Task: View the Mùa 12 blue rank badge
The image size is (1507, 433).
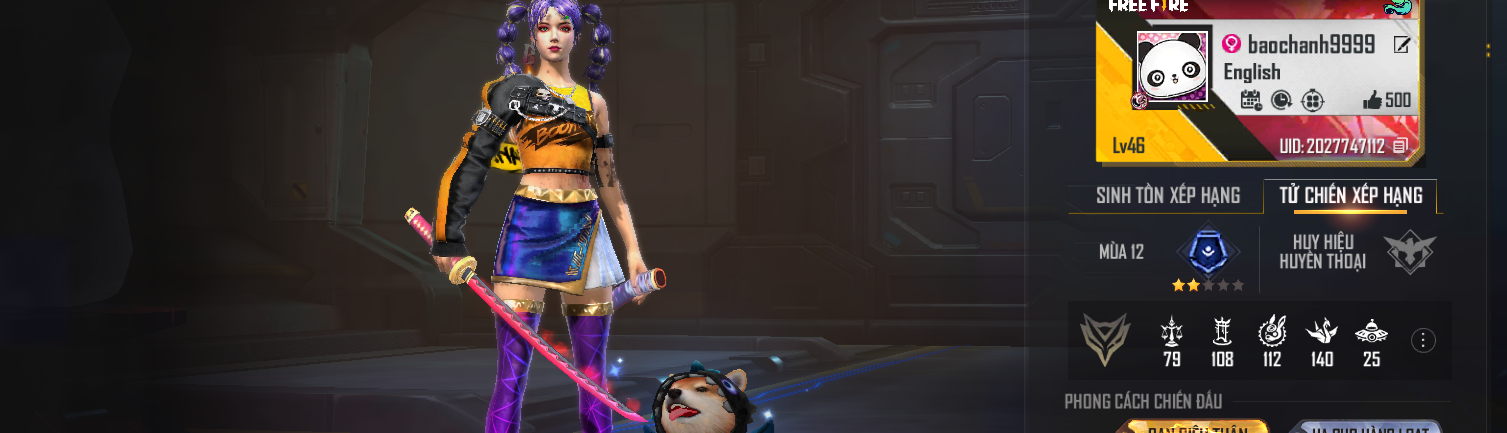Action: pyautogui.click(x=1208, y=251)
